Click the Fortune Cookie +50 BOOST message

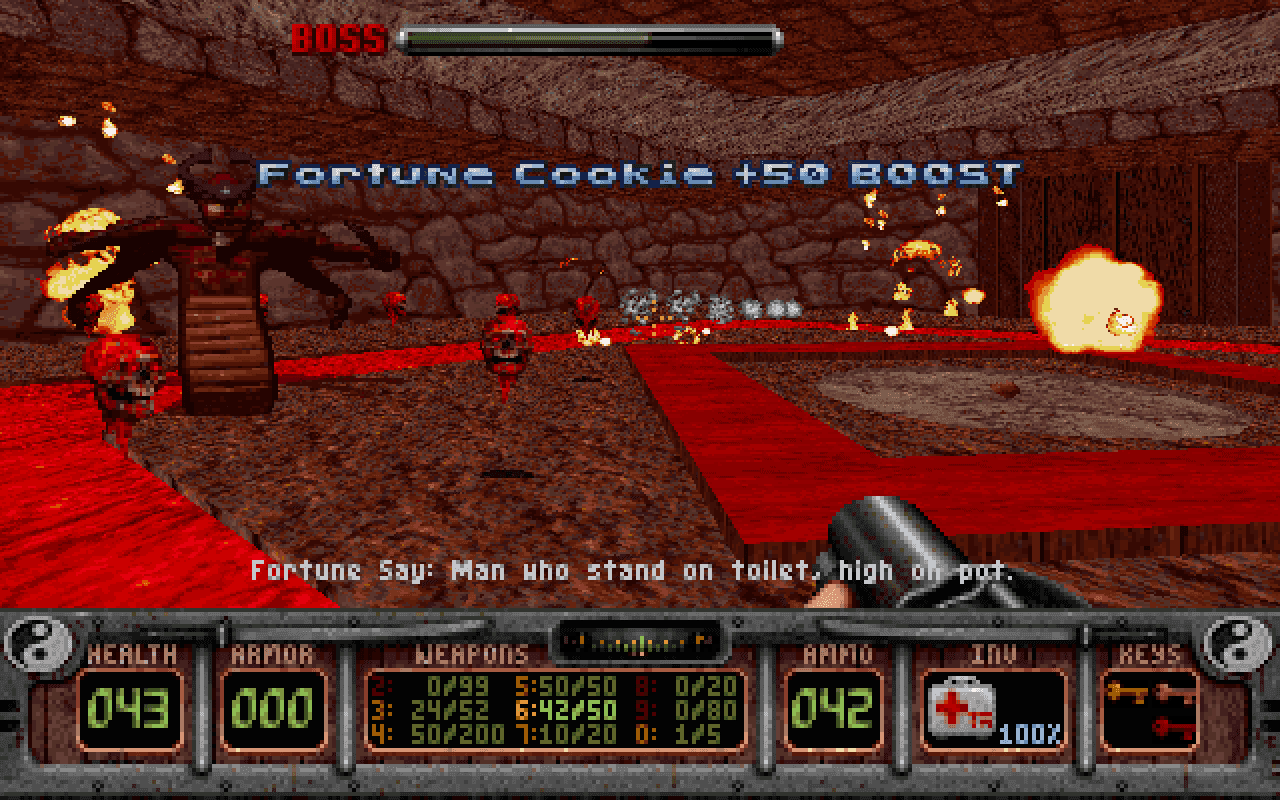point(640,174)
